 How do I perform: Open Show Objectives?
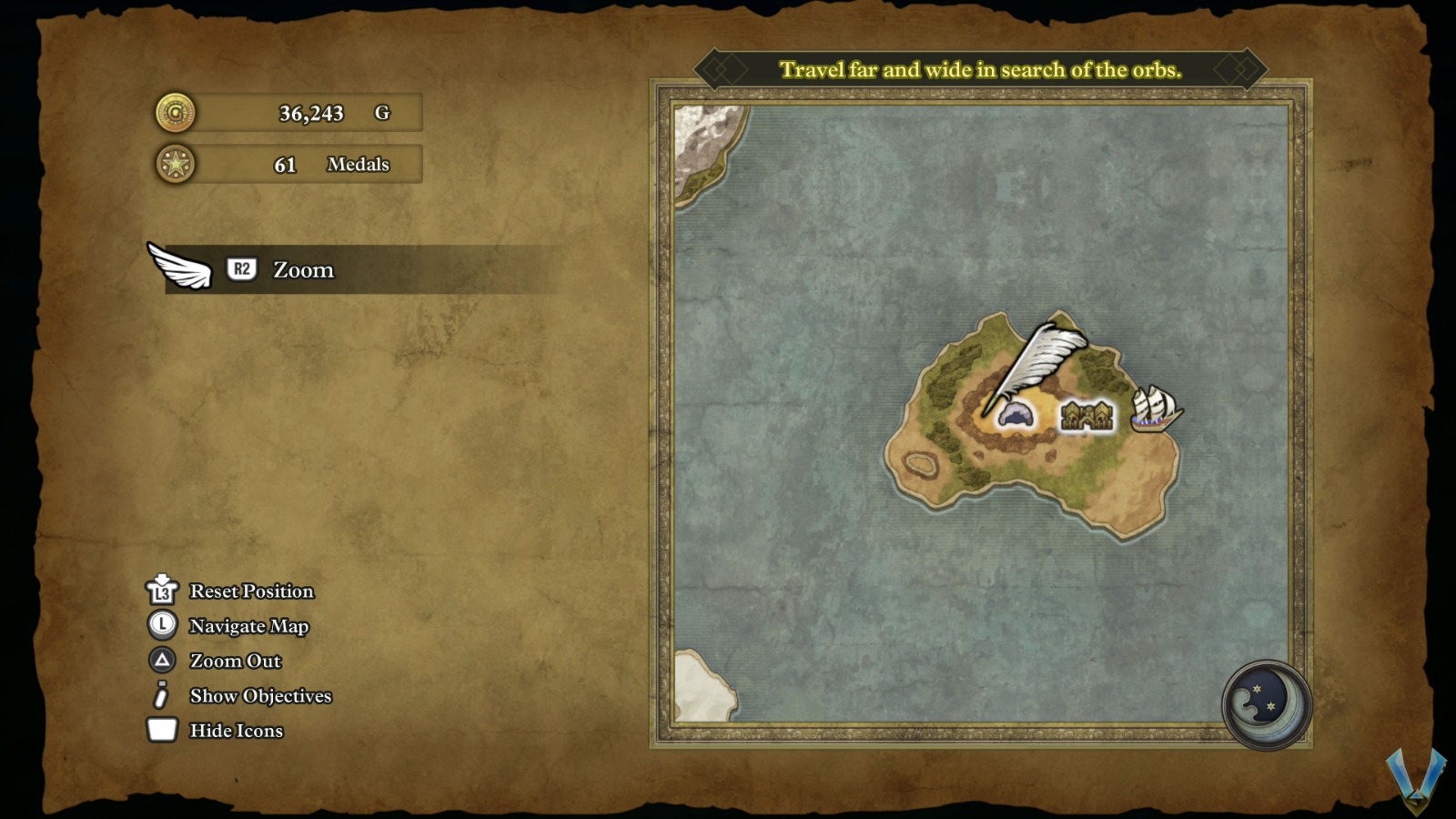(259, 696)
